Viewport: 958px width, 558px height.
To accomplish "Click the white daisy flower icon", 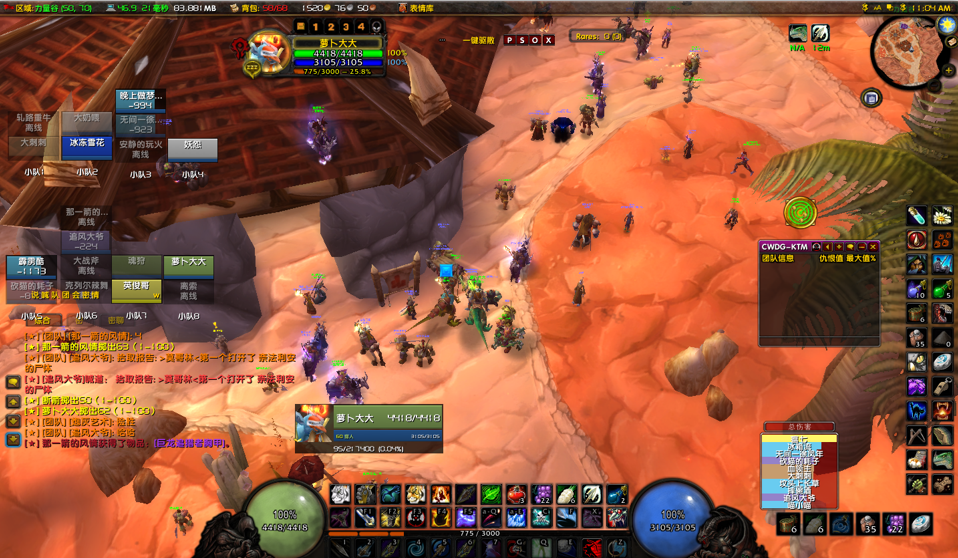I will point(941,216).
